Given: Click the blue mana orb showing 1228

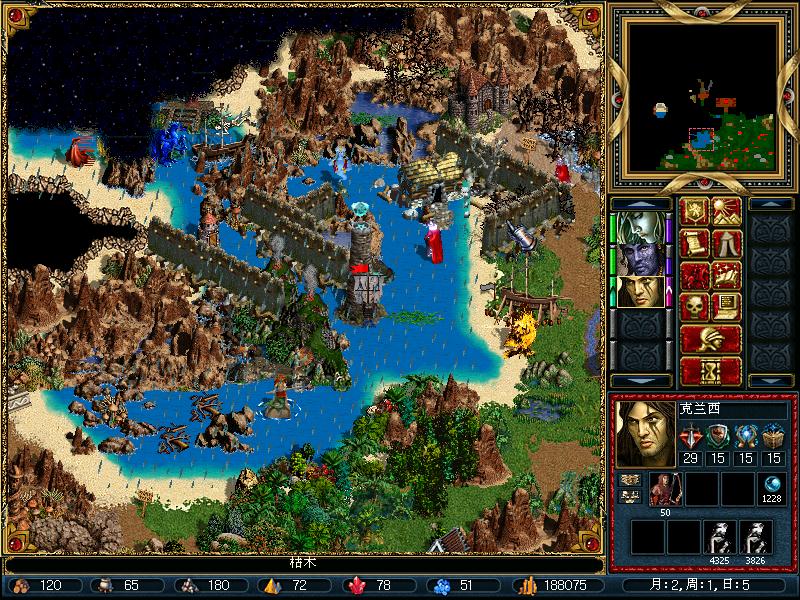Looking at the screenshot, I should 771,484.
